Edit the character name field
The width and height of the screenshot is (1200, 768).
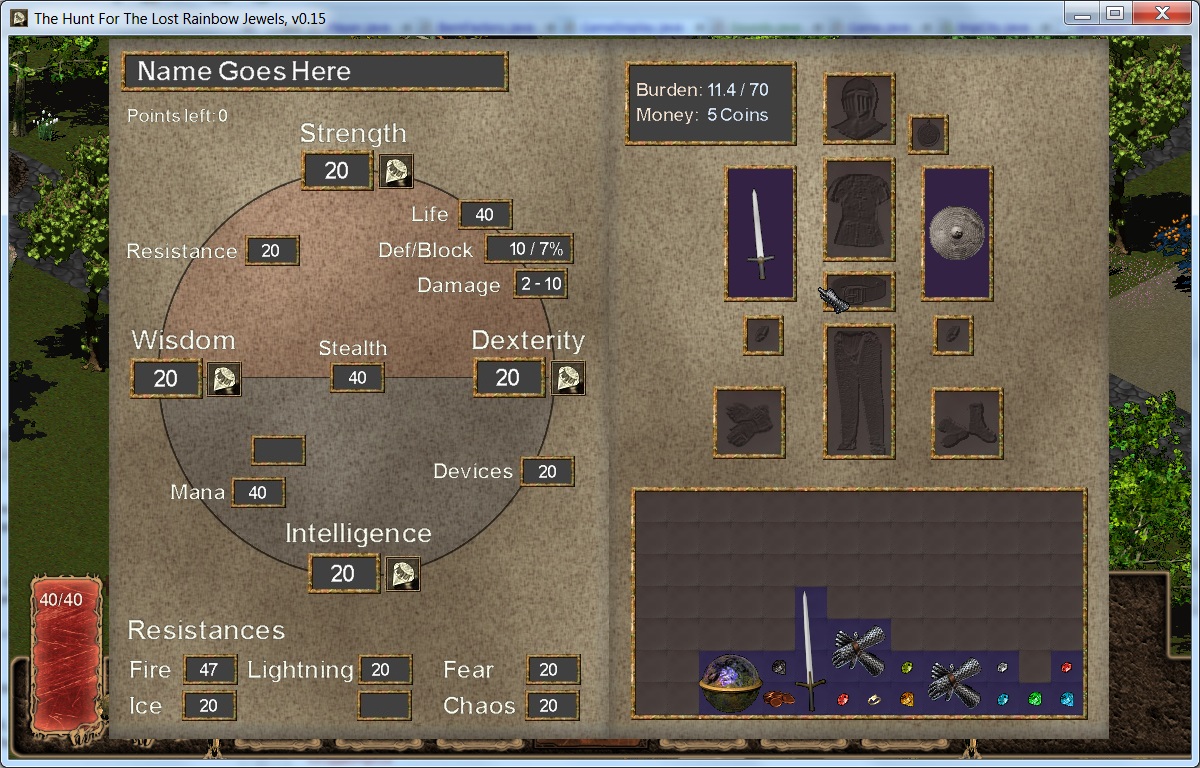(315, 71)
